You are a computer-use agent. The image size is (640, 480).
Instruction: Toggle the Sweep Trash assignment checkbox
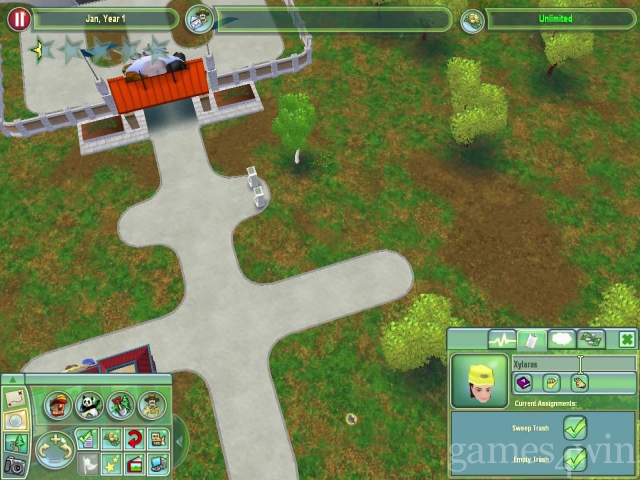pyautogui.click(x=574, y=428)
